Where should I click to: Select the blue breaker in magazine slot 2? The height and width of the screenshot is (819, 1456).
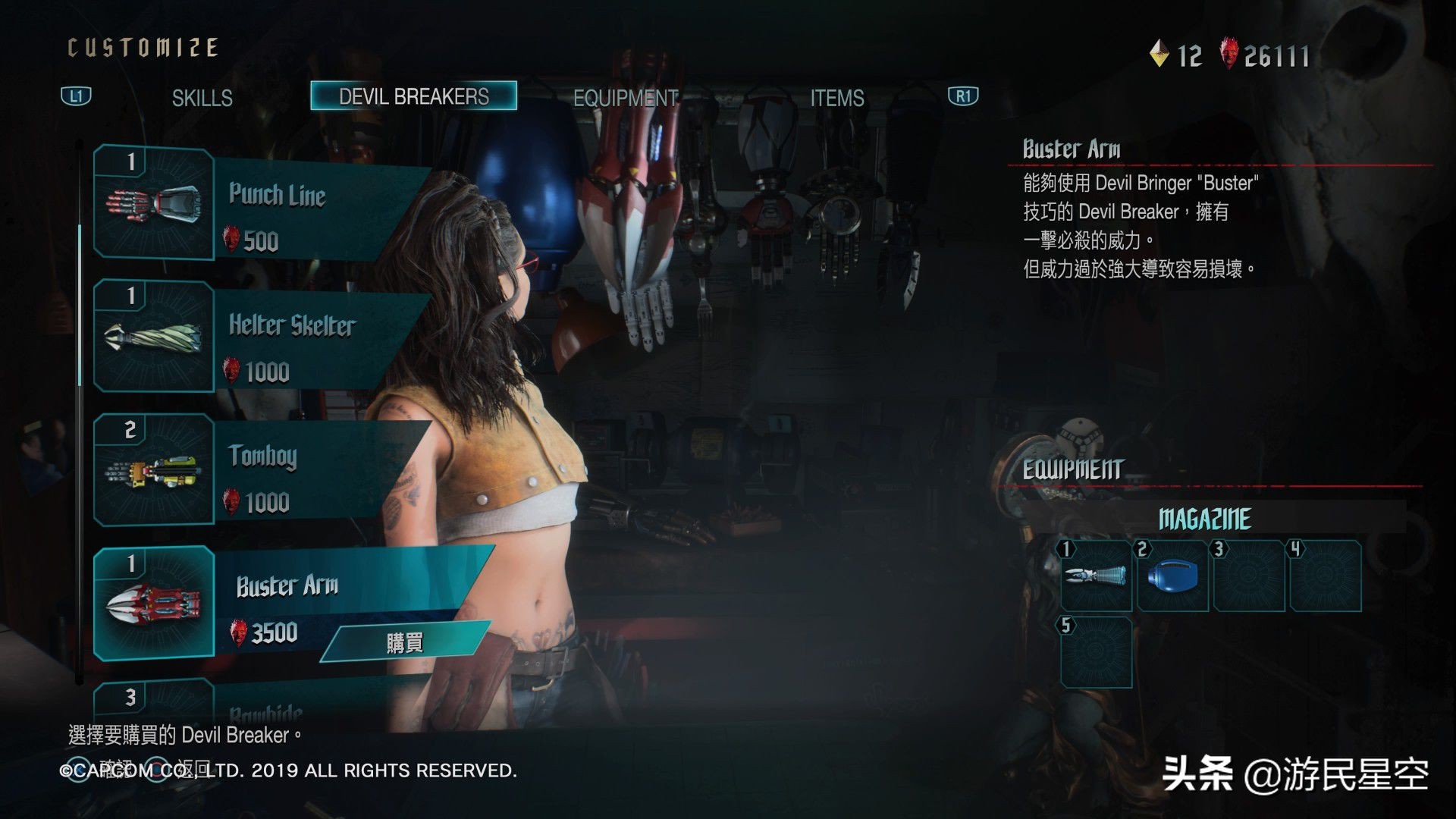click(1172, 576)
